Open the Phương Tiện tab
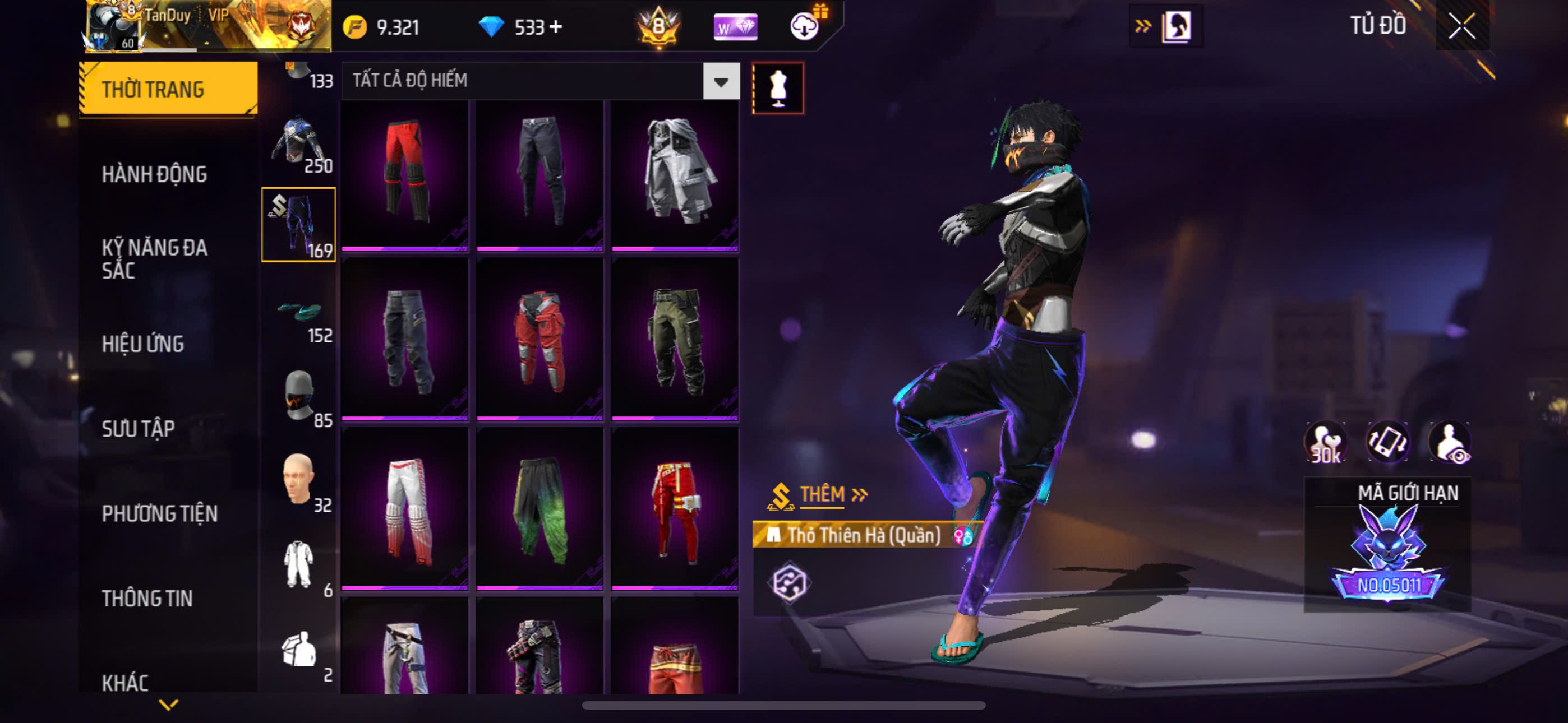The height and width of the screenshot is (723, 1568). point(159,513)
